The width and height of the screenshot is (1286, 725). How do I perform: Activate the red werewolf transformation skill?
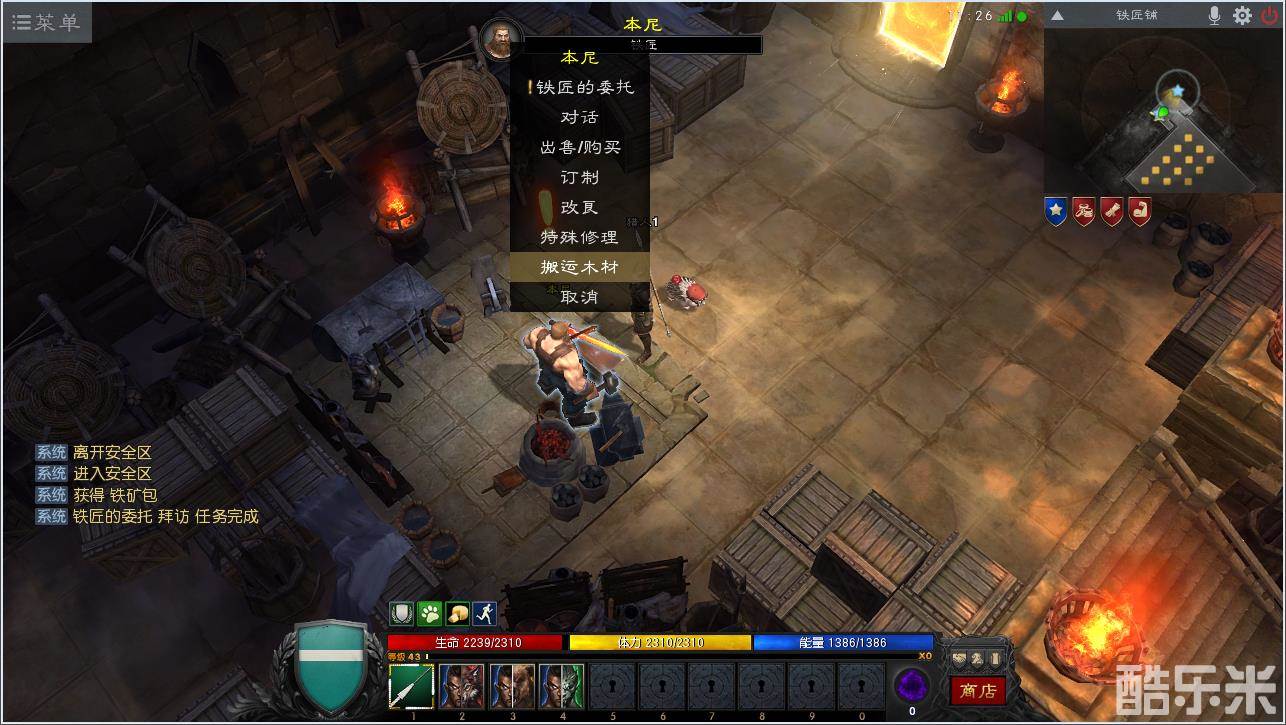(x=462, y=687)
